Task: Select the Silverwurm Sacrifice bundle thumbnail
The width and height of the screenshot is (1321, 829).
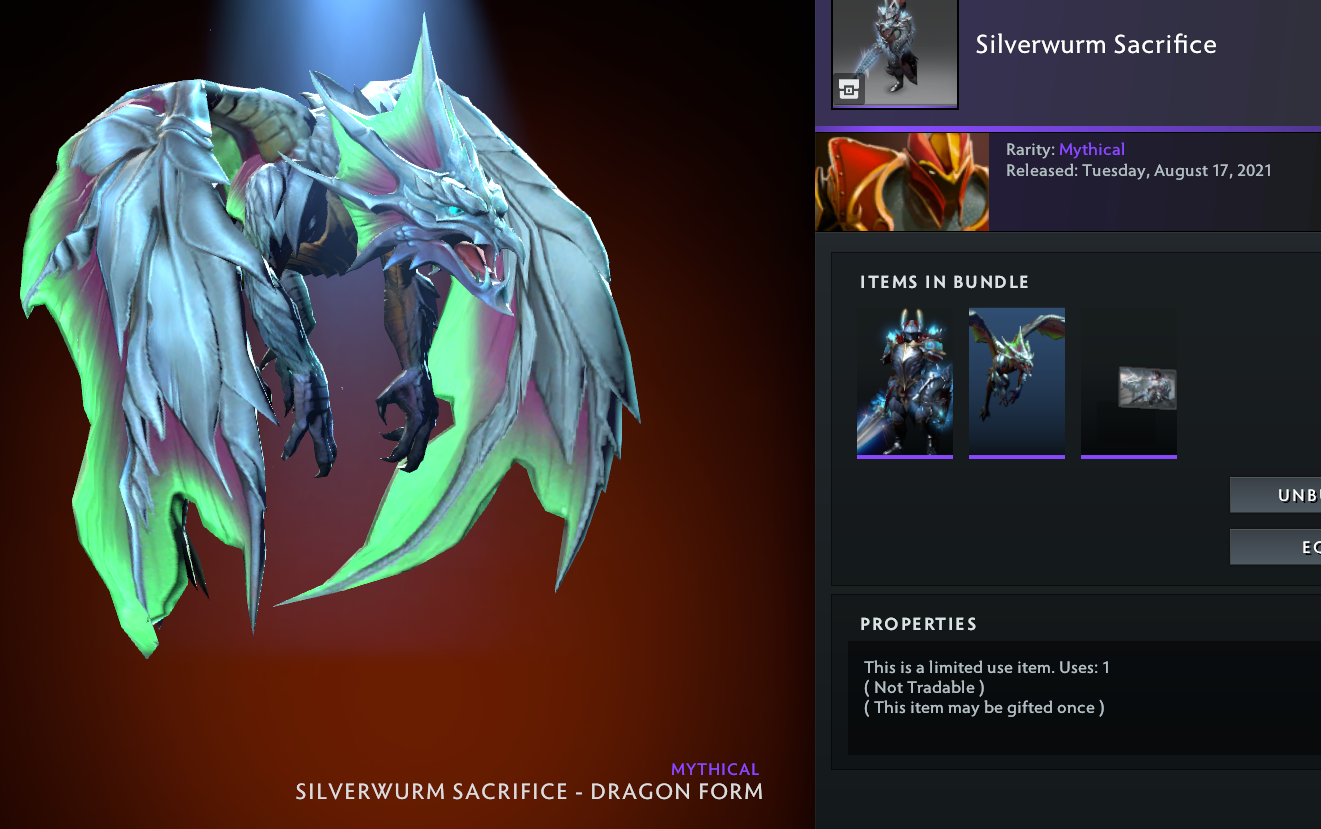Action: coord(895,53)
